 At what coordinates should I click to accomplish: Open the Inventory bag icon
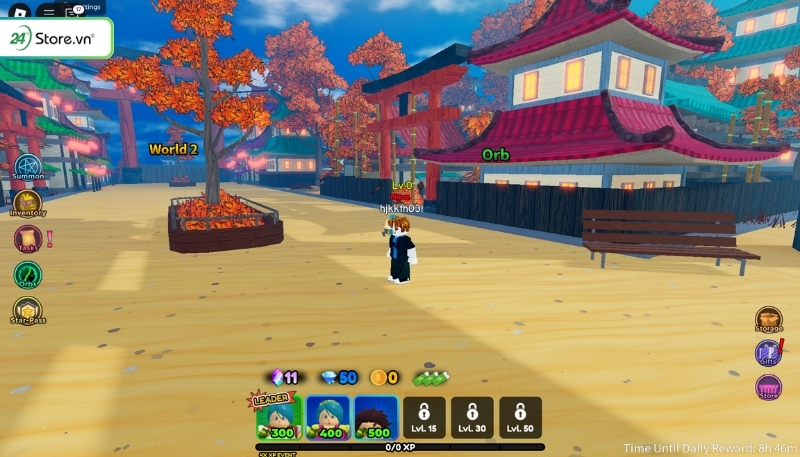(x=27, y=202)
